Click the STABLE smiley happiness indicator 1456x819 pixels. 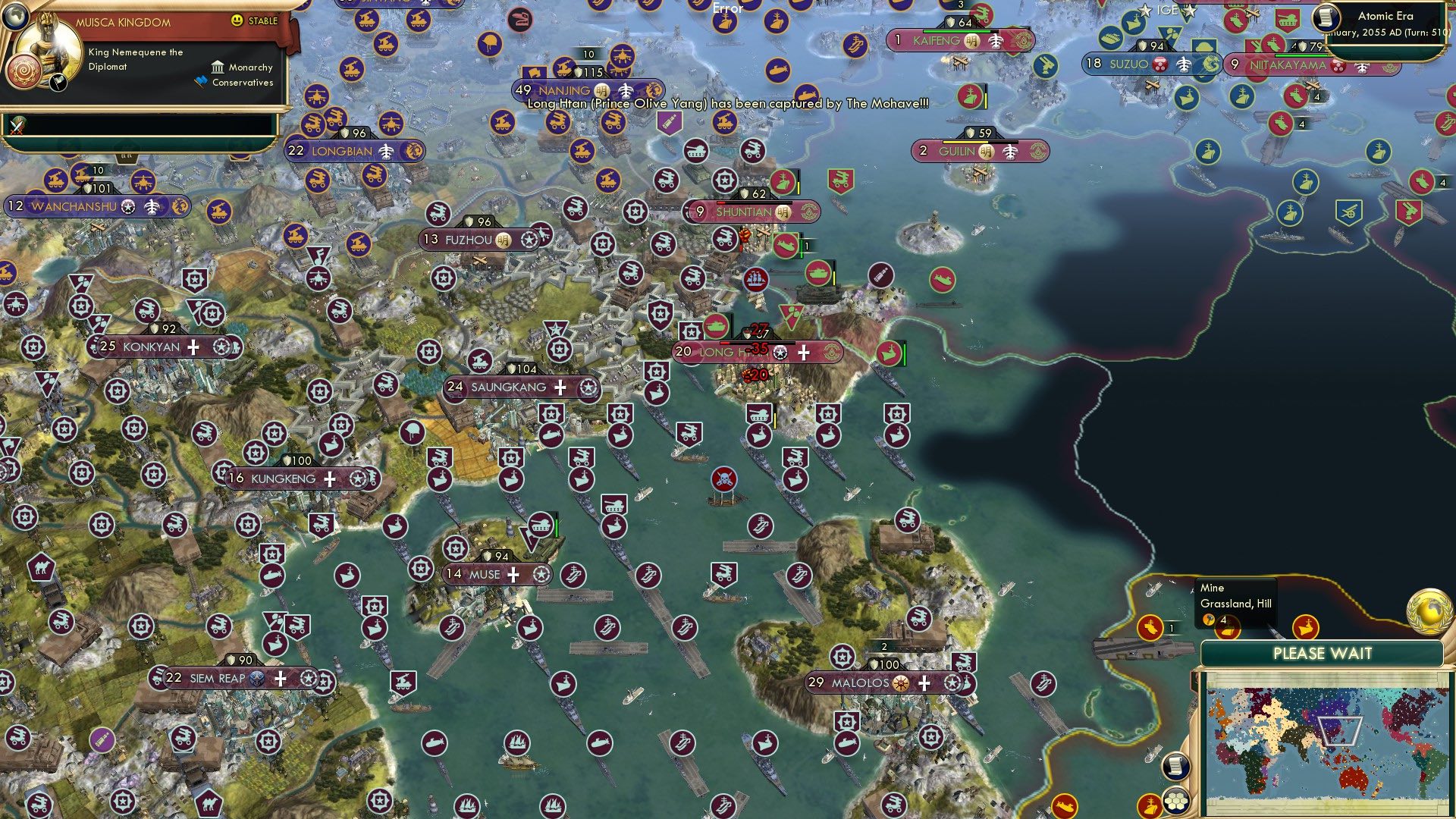tap(237, 20)
